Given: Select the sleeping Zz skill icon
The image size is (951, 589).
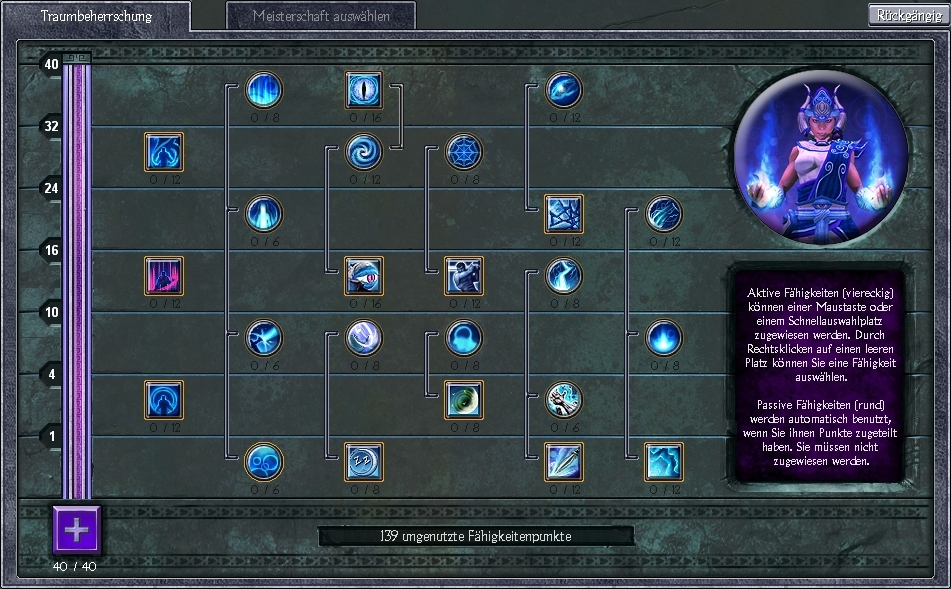Looking at the screenshot, I should [364, 461].
